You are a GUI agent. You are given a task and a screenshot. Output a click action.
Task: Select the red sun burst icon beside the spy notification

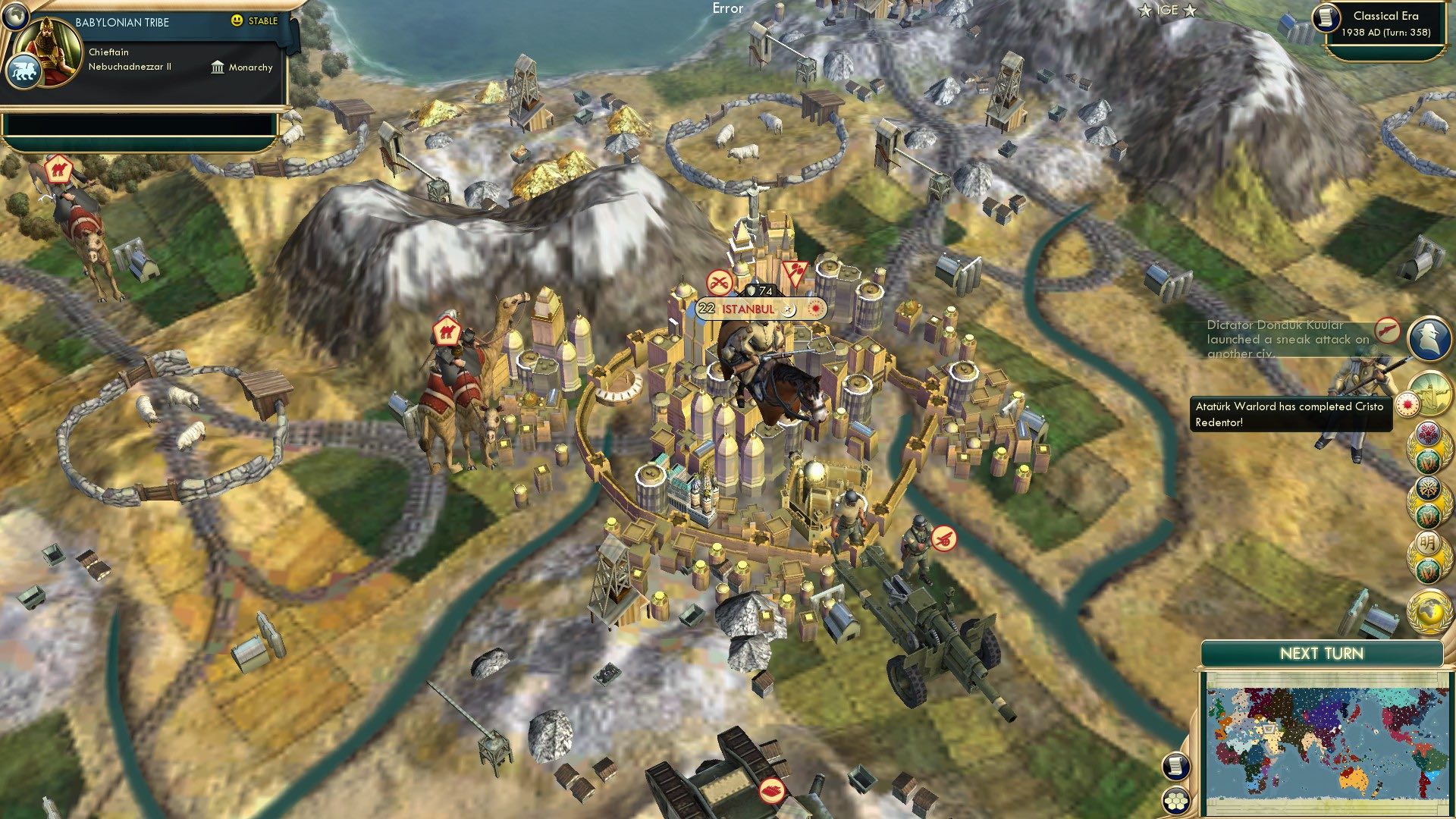[1407, 403]
